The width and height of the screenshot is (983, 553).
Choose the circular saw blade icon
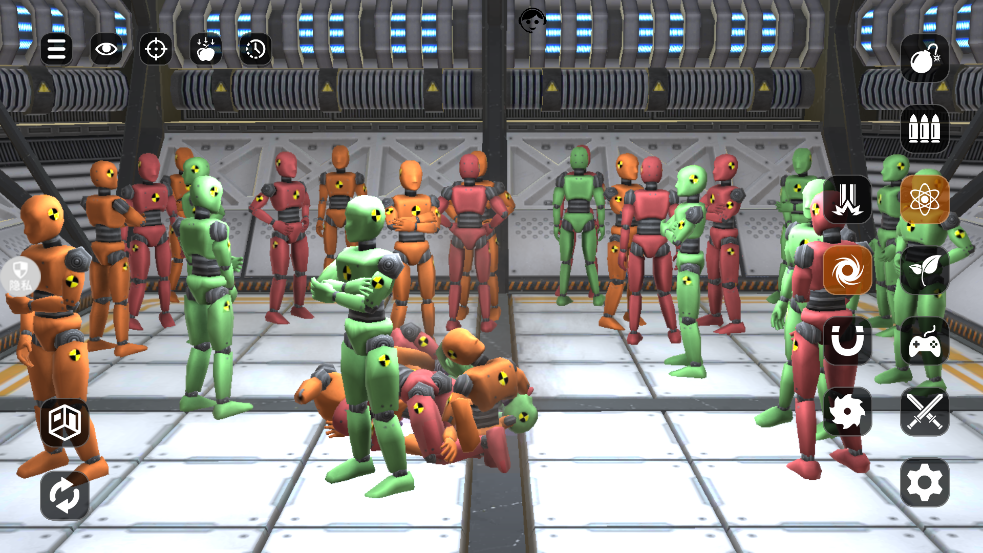(x=847, y=411)
